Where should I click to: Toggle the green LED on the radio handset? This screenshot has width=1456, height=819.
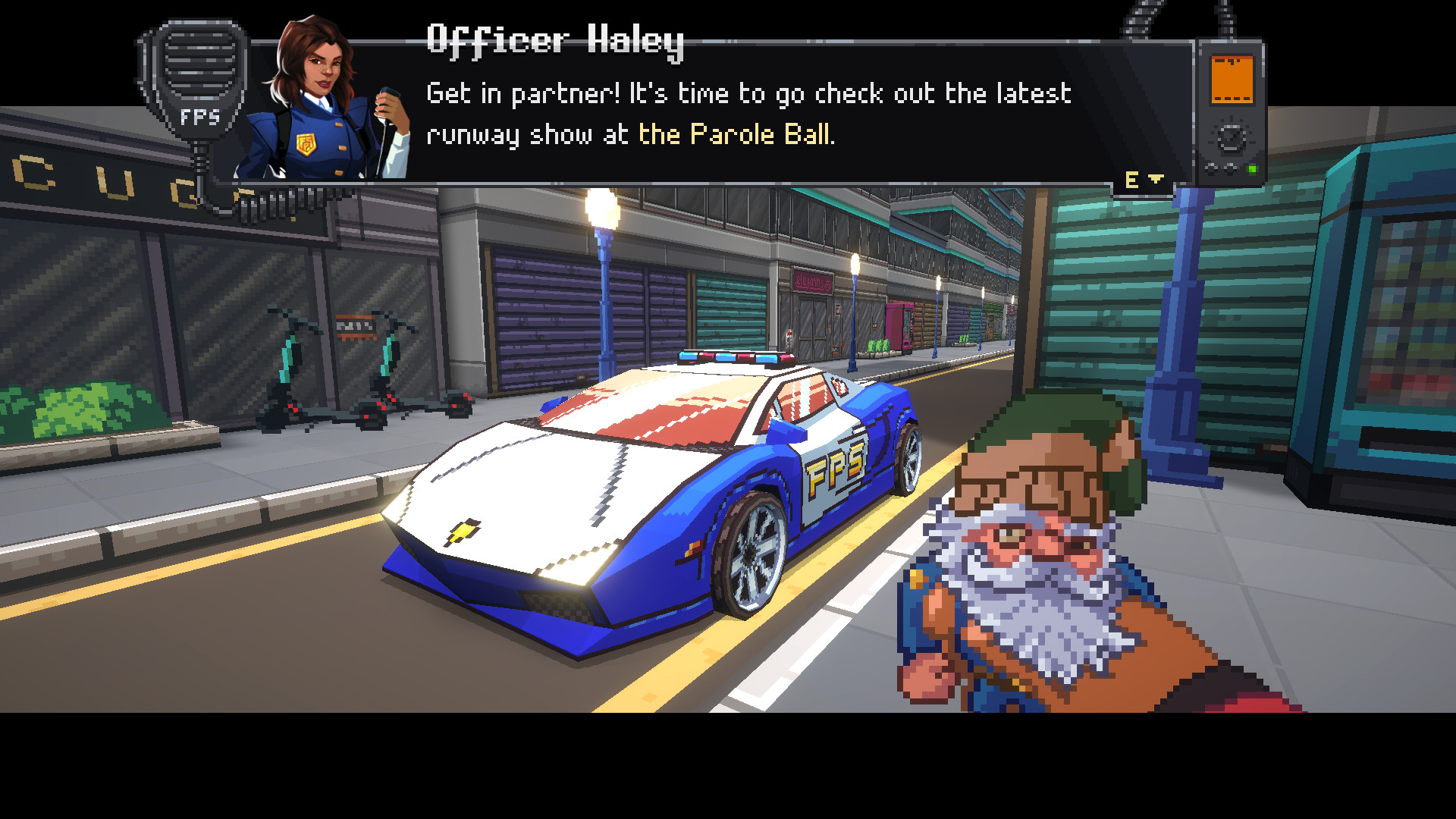tap(1254, 168)
